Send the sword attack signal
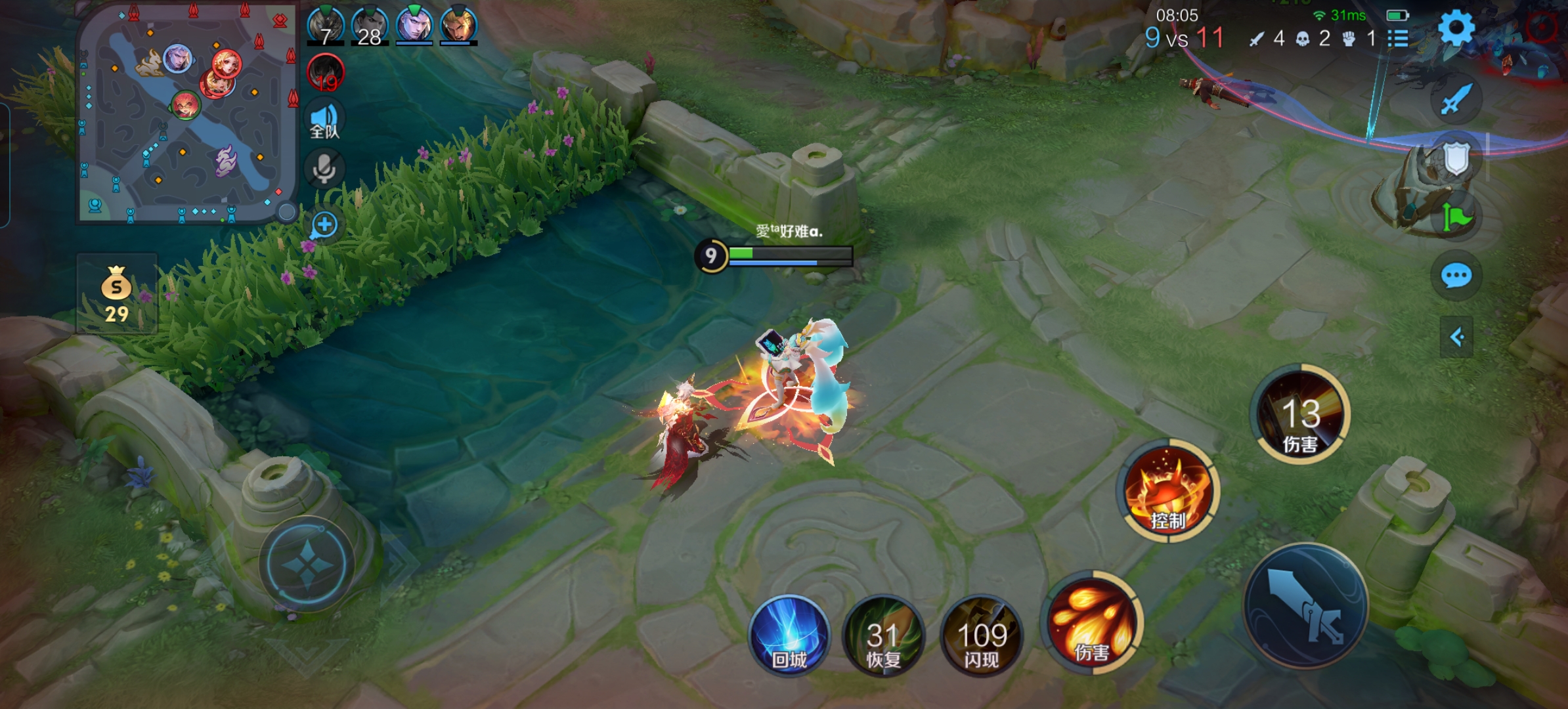Image resolution: width=1568 pixels, height=709 pixels. coord(1456,100)
